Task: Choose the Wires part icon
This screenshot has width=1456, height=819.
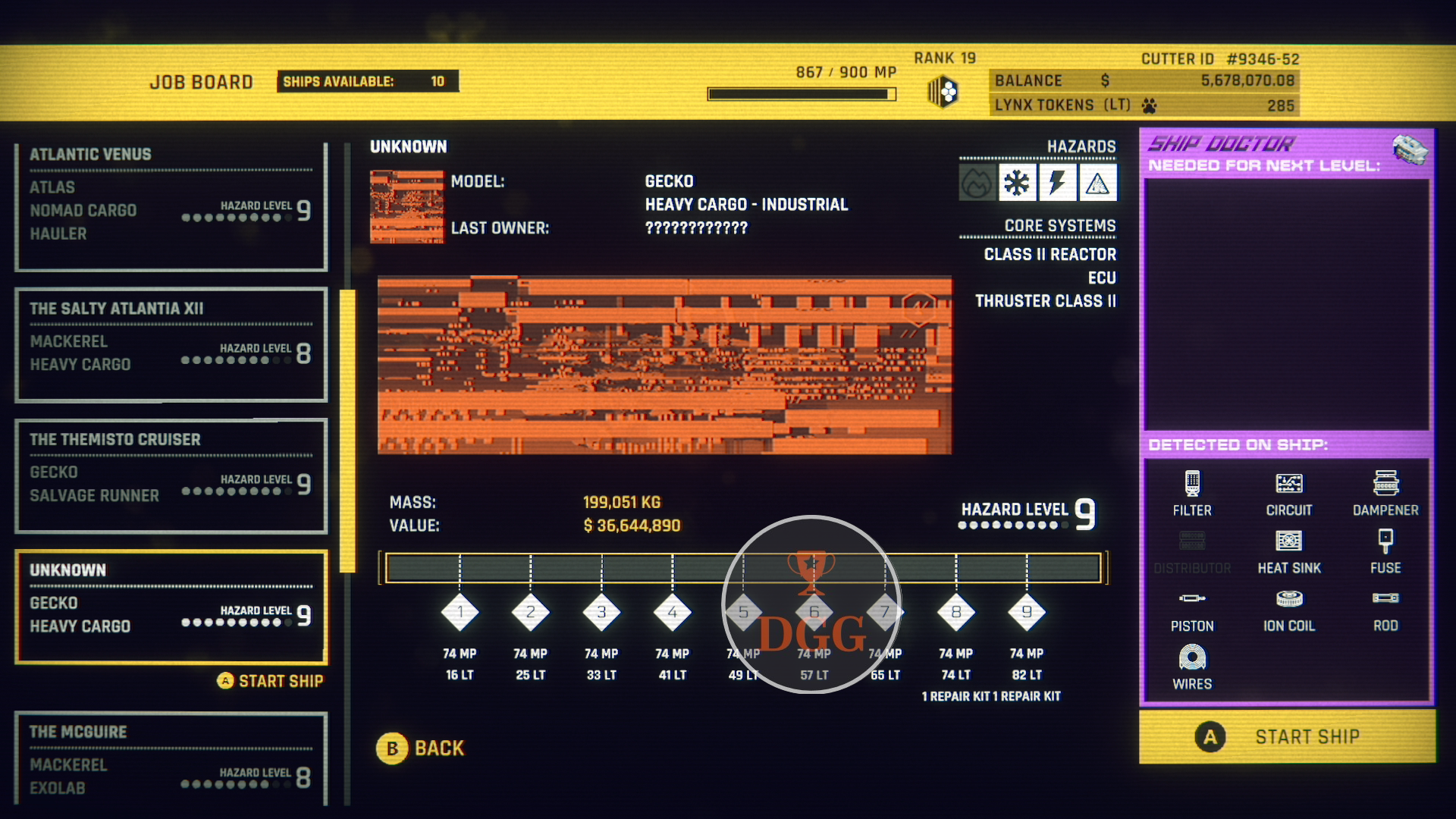Action: [1192, 657]
